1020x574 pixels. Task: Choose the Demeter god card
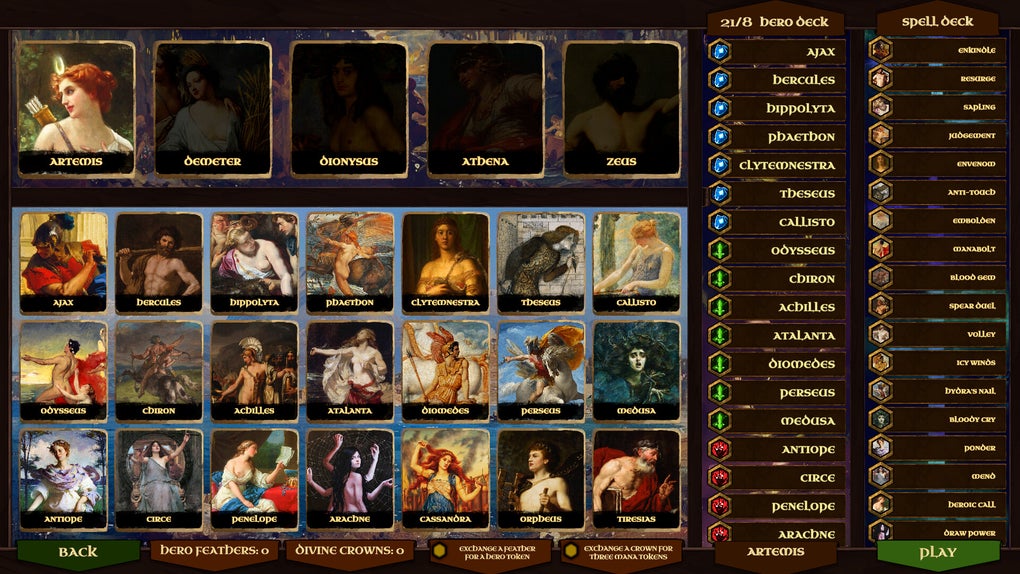point(212,108)
